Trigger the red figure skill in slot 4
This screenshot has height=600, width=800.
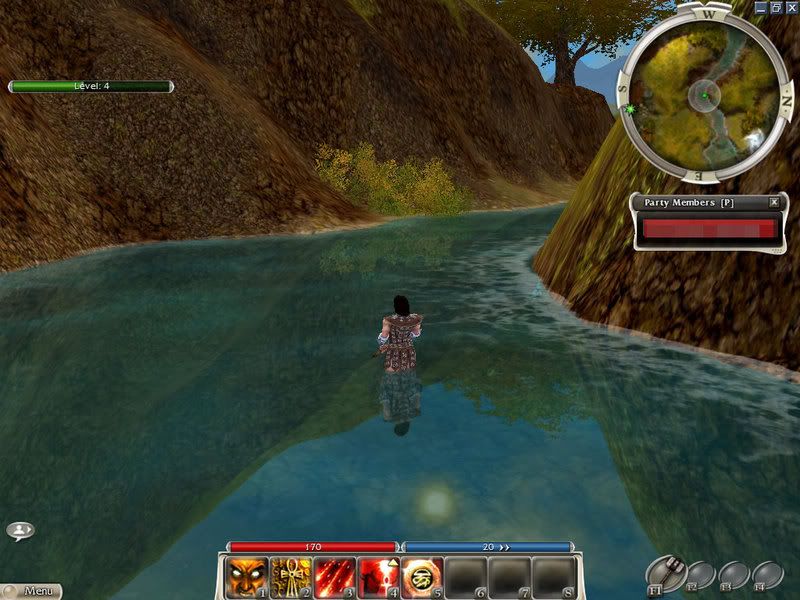pyautogui.click(x=377, y=577)
